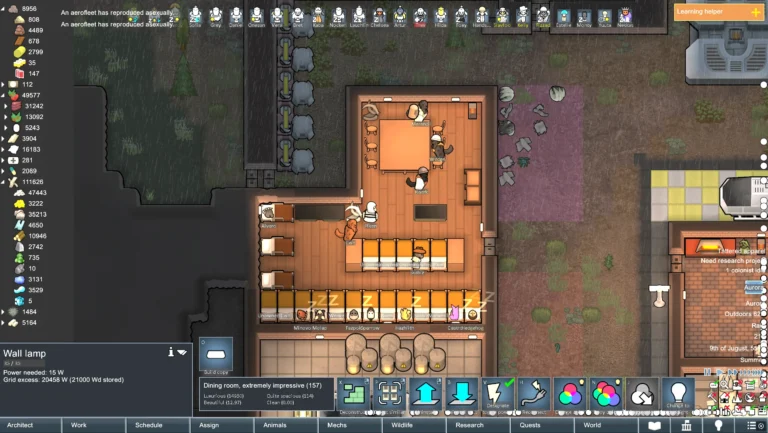Open the History book icon menu
768x433 pixels.
tap(656, 425)
